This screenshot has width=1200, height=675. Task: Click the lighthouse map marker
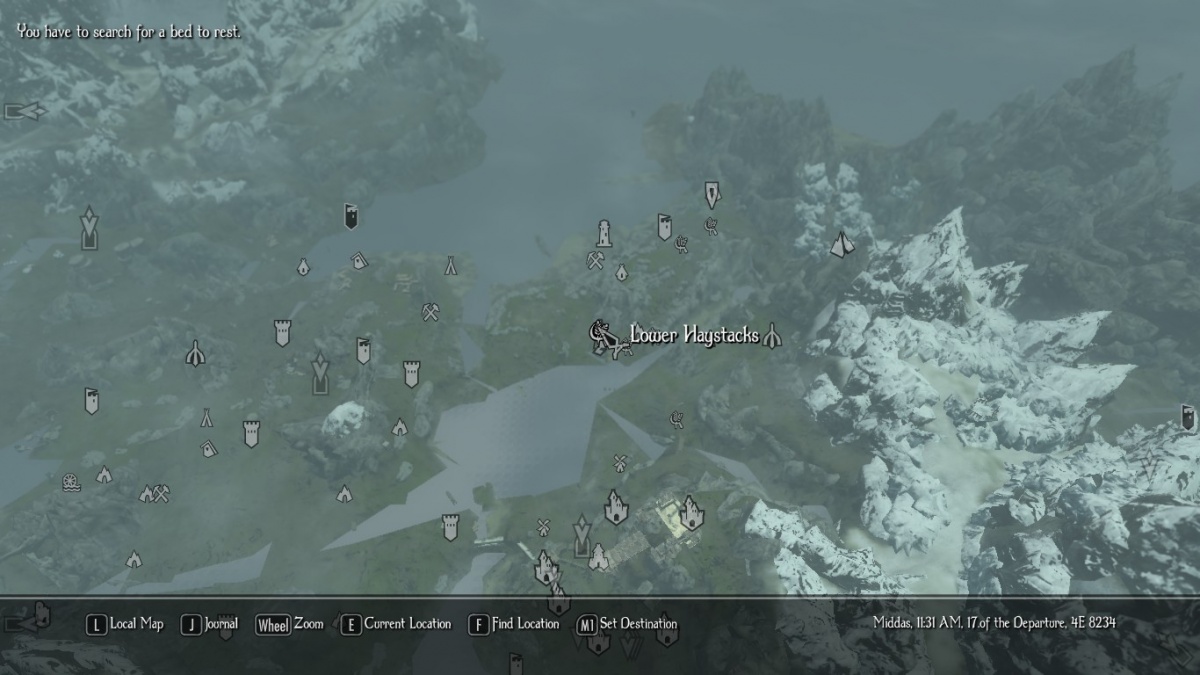(x=604, y=233)
